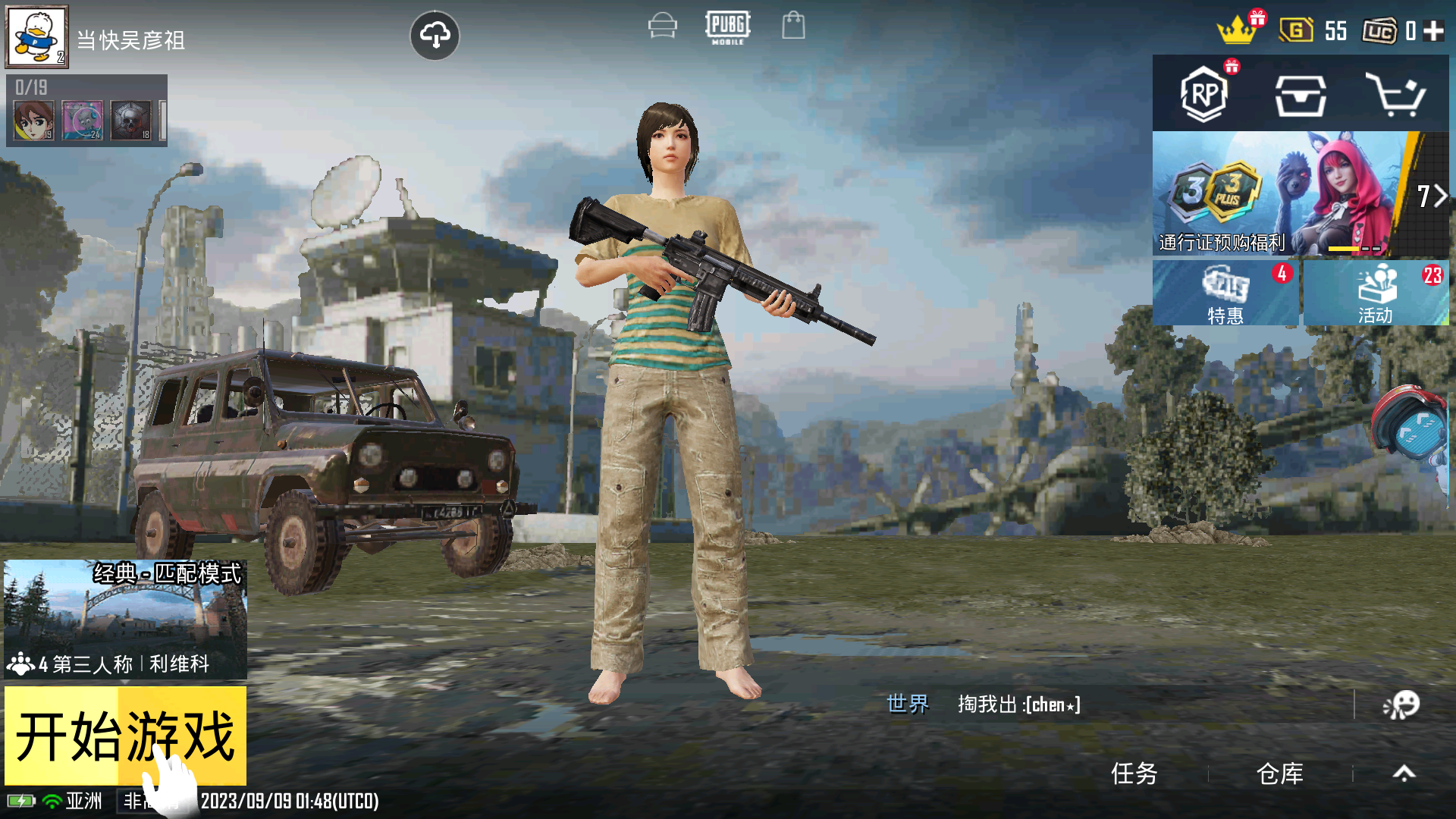The width and height of the screenshot is (1456, 819).
Task: Switch to the 世界 world chat channel
Action: pos(907,704)
